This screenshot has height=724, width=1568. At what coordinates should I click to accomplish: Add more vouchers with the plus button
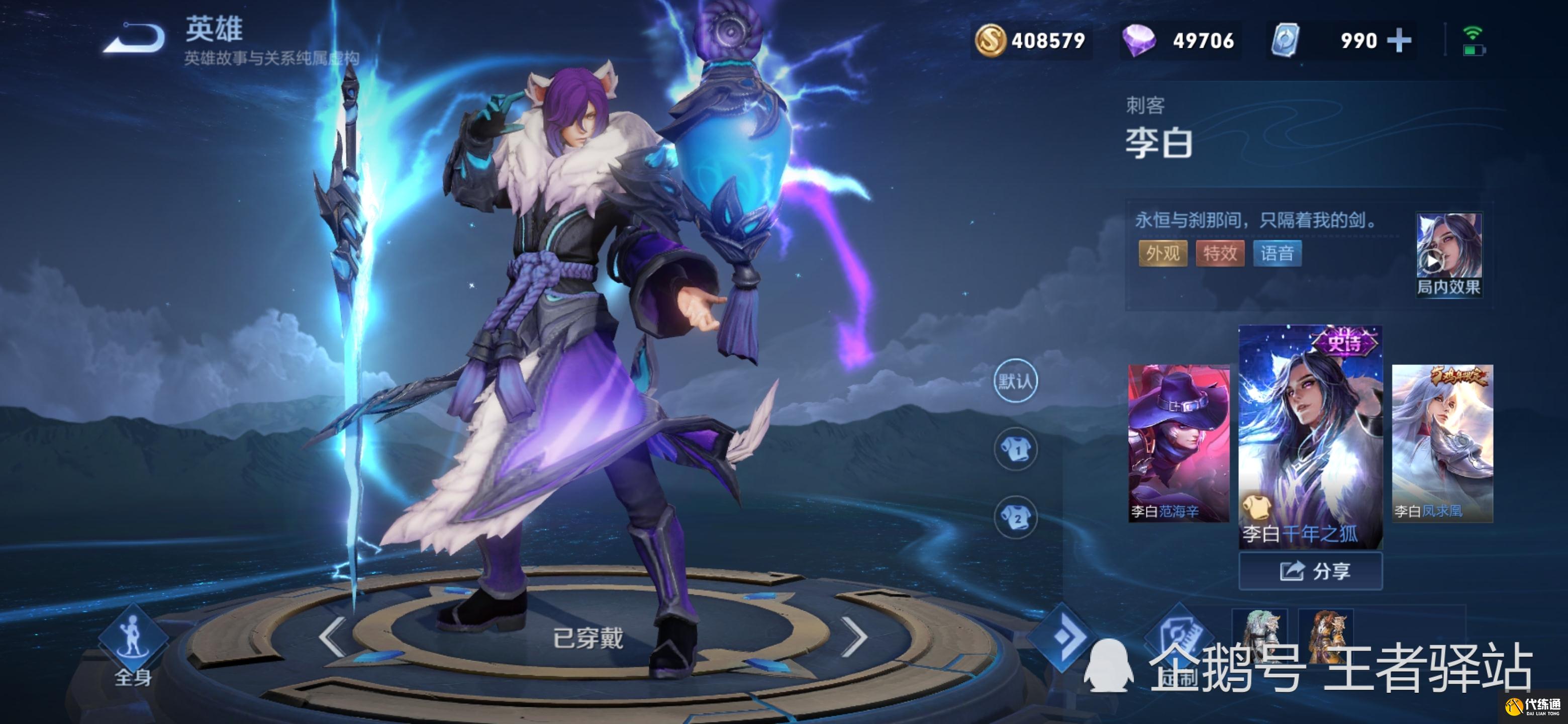click(x=1400, y=41)
